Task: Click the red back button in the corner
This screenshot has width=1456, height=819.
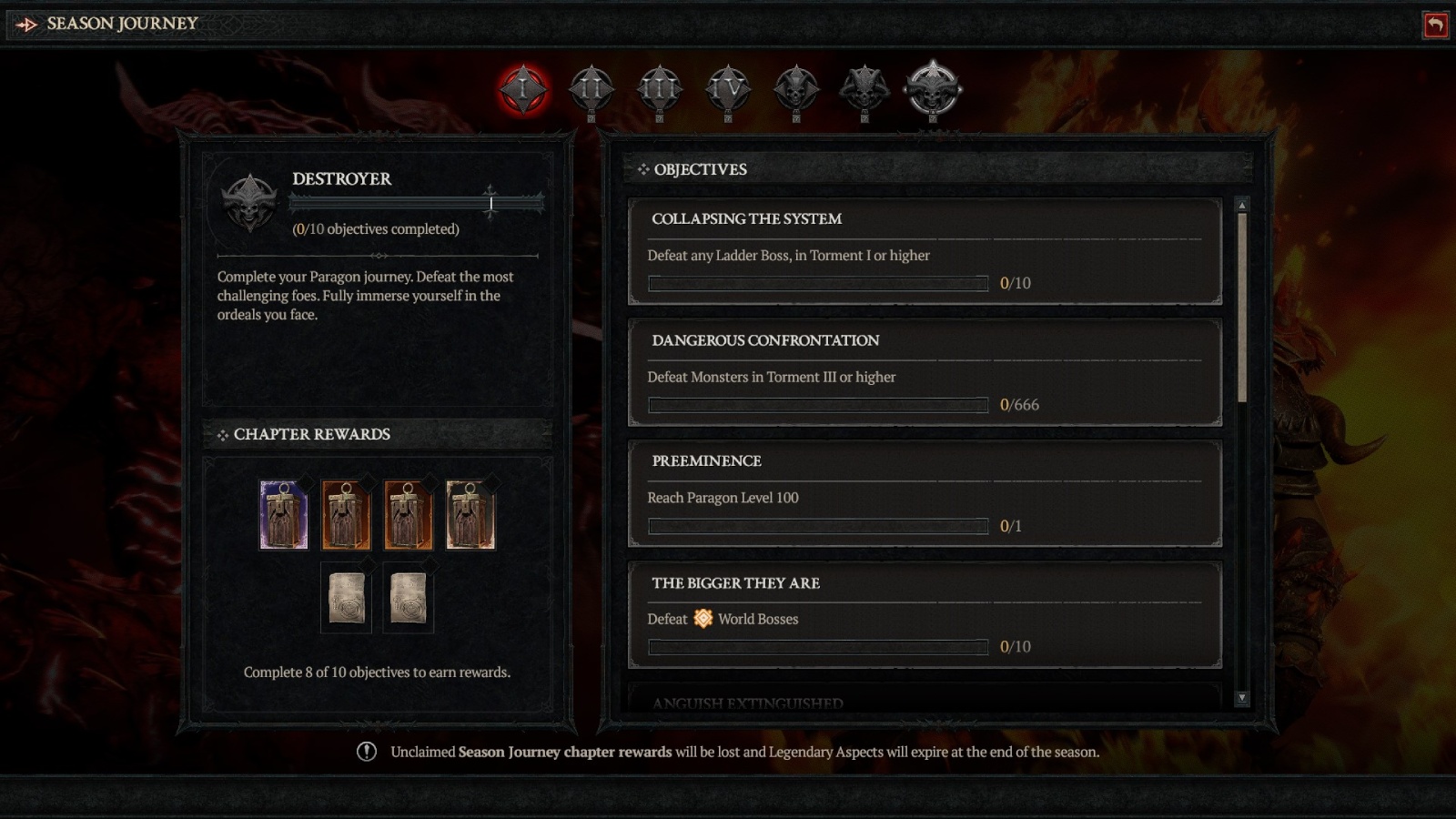Action: point(1436,25)
